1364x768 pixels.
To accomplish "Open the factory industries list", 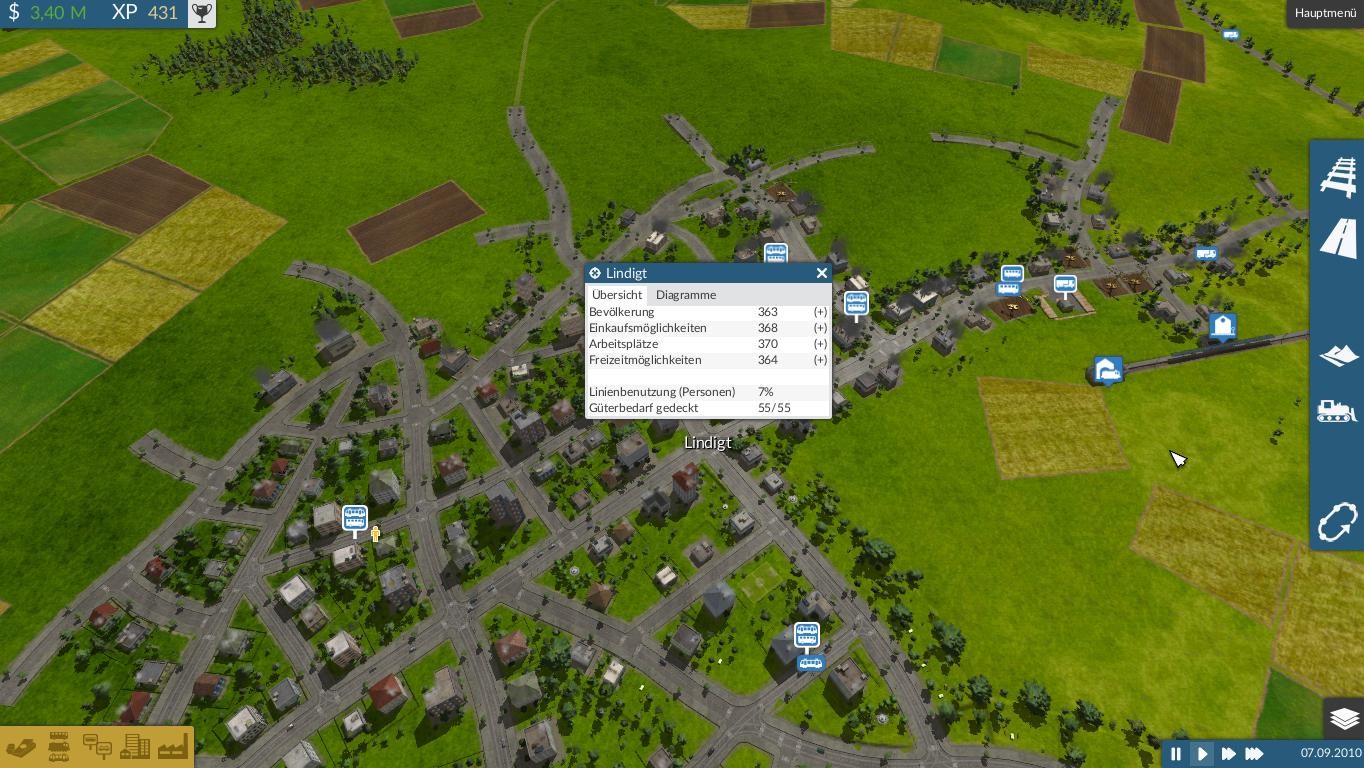I will [172, 747].
